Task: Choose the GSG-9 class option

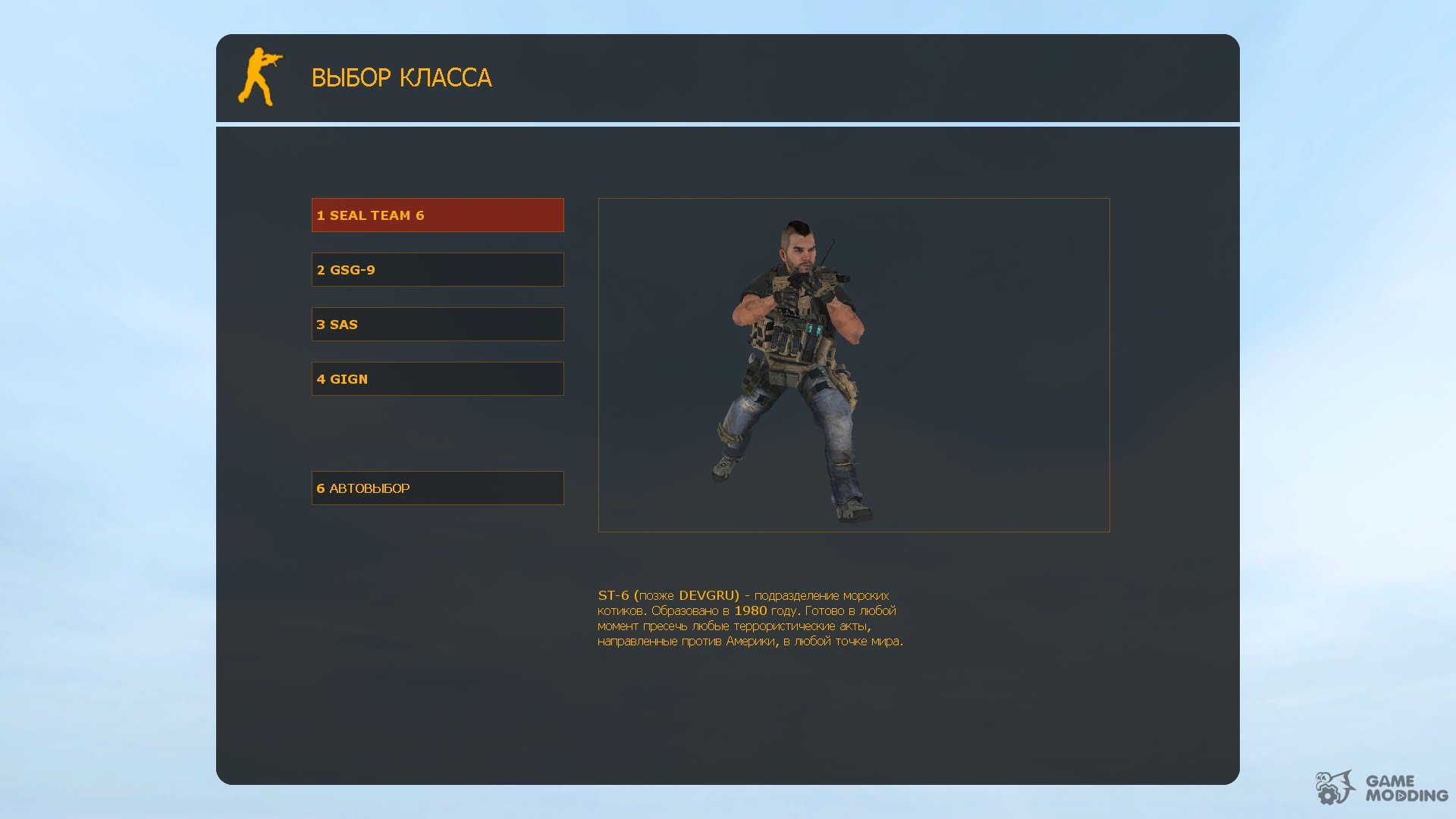Action: tap(438, 270)
